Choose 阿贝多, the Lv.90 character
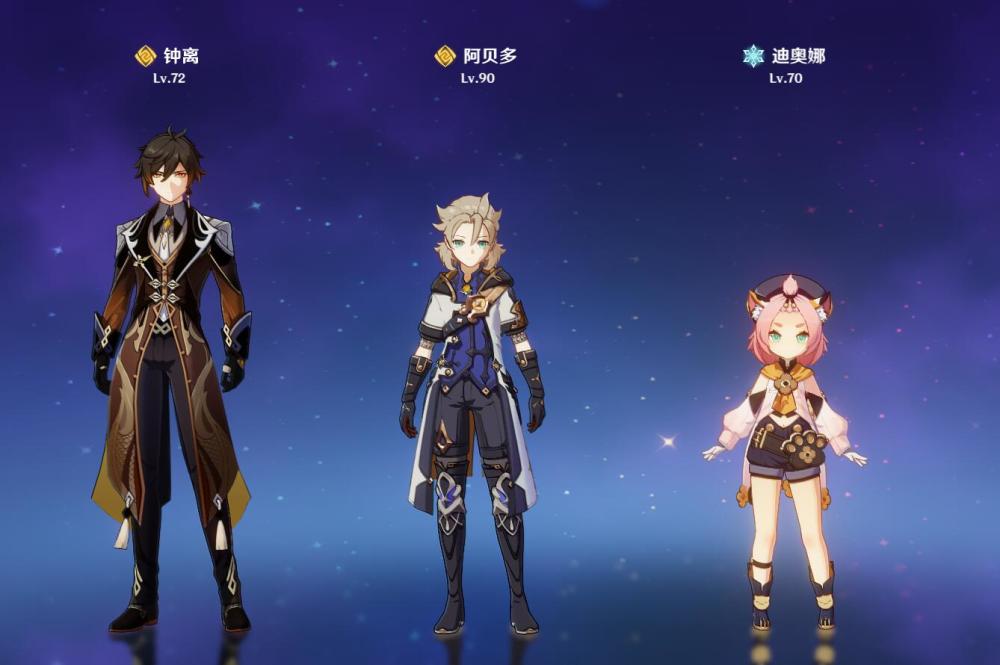The width and height of the screenshot is (1000, 665). 472,410
